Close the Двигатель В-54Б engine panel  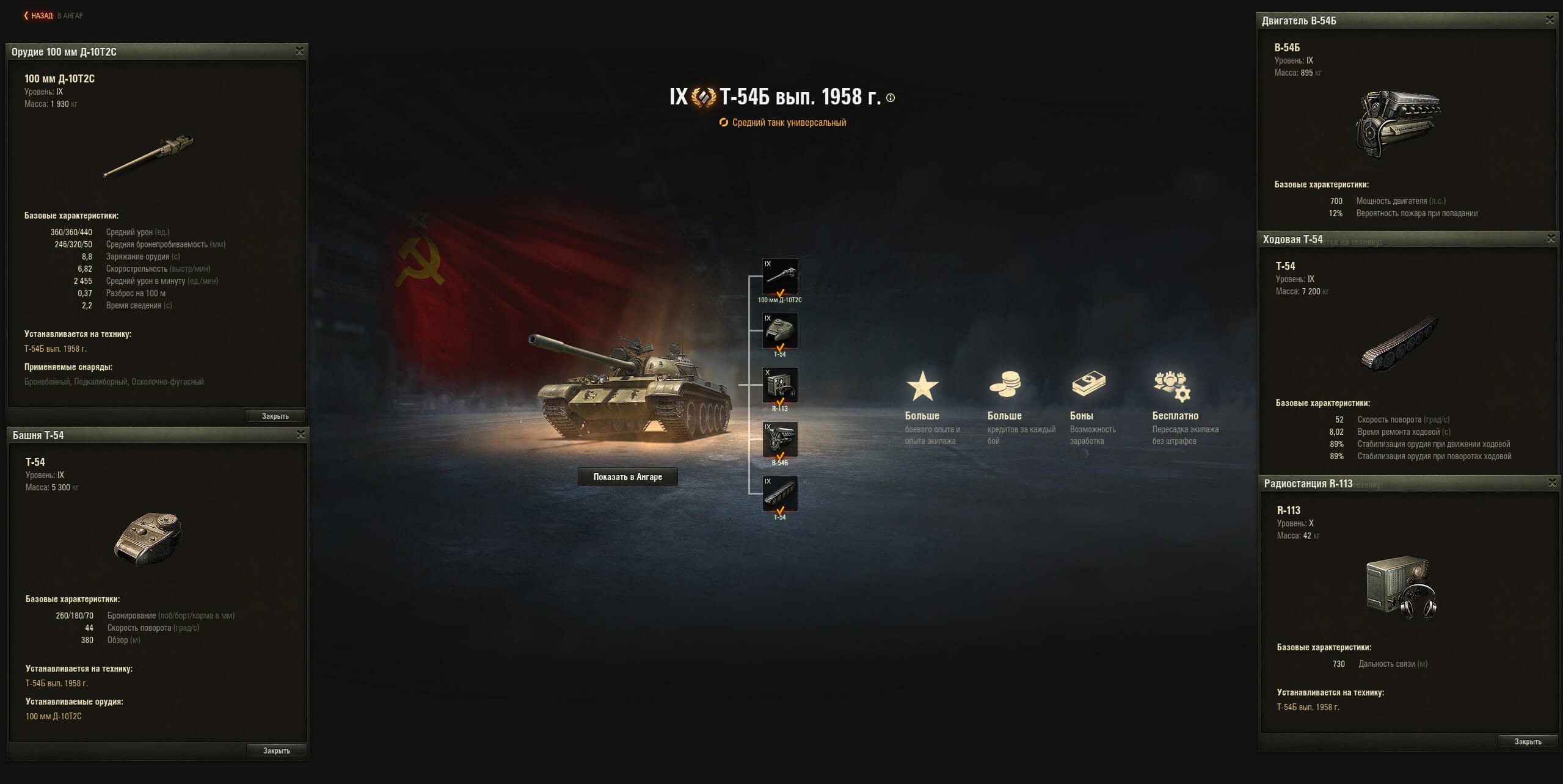point(1550,20)
